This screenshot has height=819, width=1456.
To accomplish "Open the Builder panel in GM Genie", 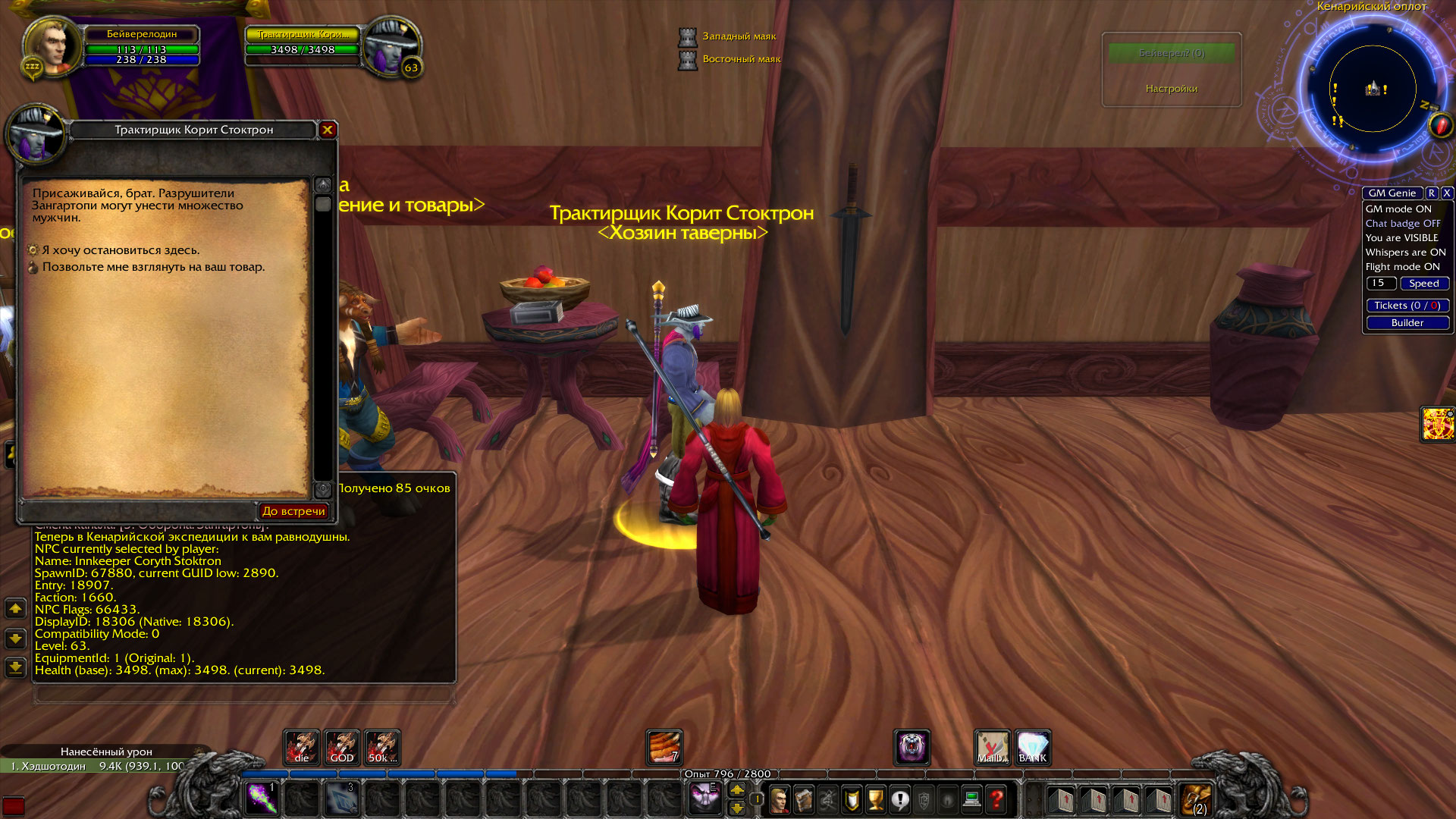I will (x=1407, y=322).
